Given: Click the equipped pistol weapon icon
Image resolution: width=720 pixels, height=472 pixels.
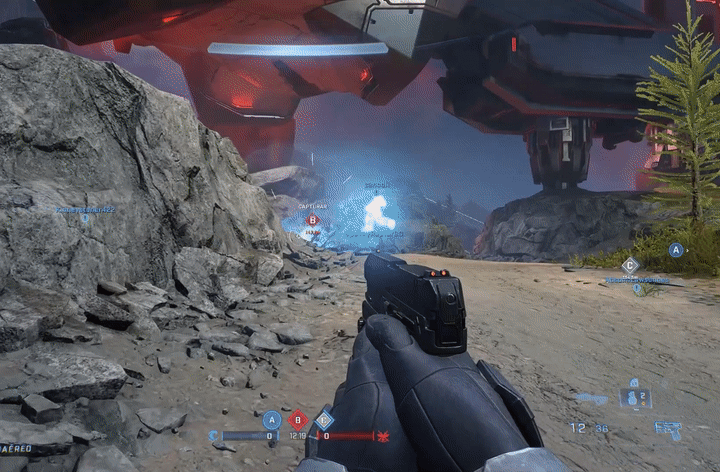Looking at the screenshot, I should 668,427.
